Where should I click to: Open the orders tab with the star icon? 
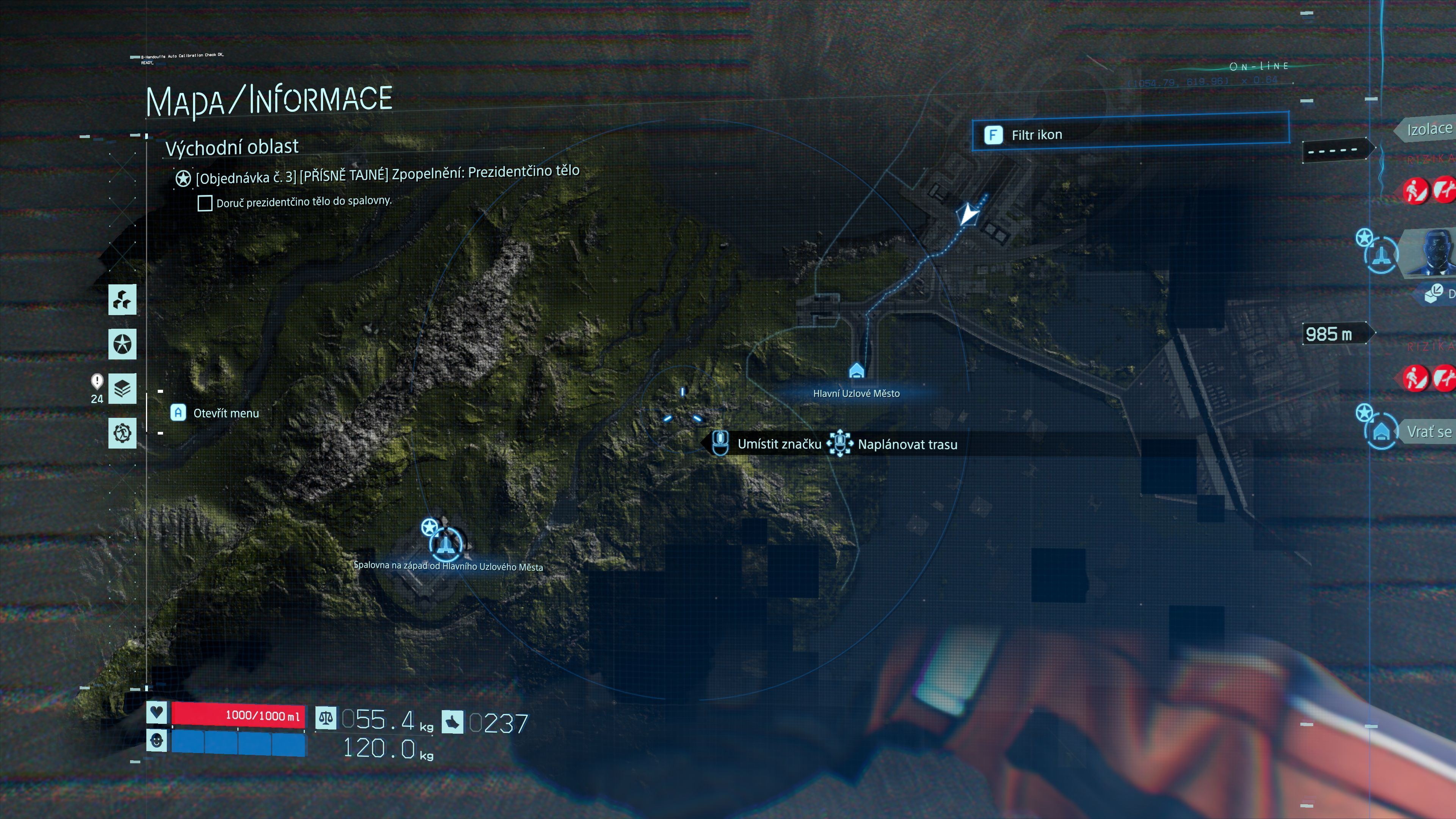122,344
